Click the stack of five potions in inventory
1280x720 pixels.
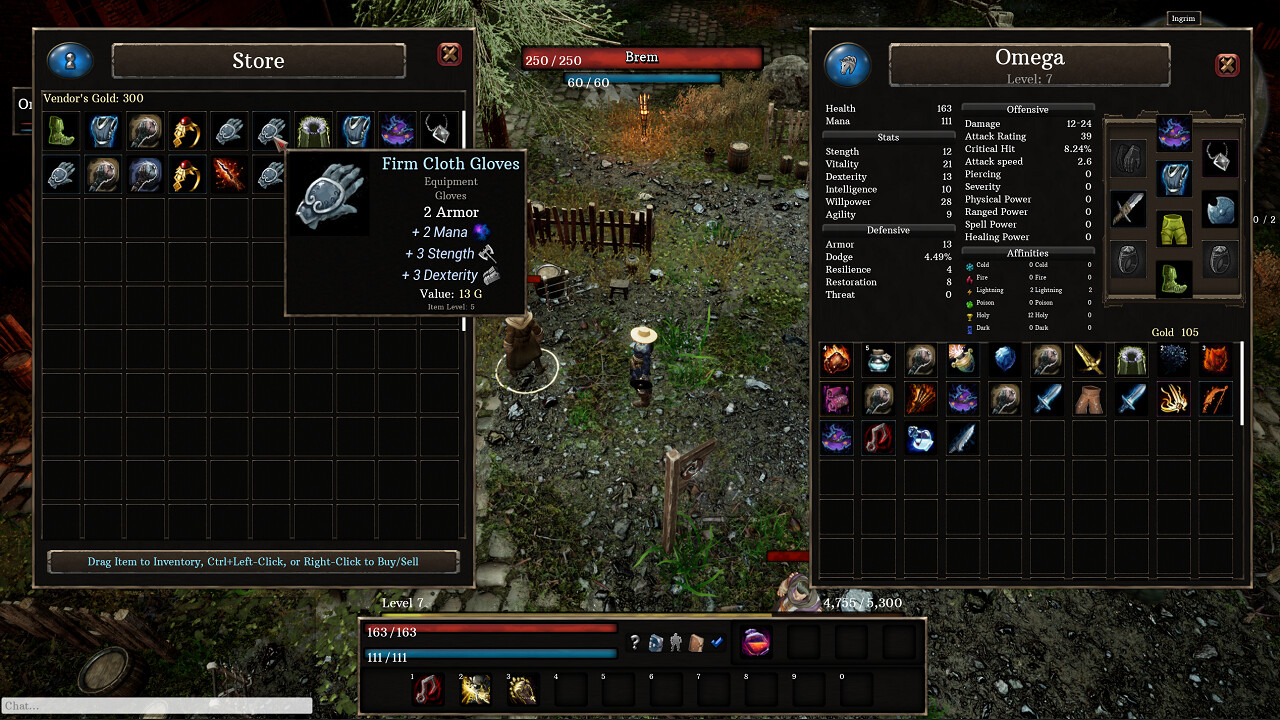click(x=878, y=358)
